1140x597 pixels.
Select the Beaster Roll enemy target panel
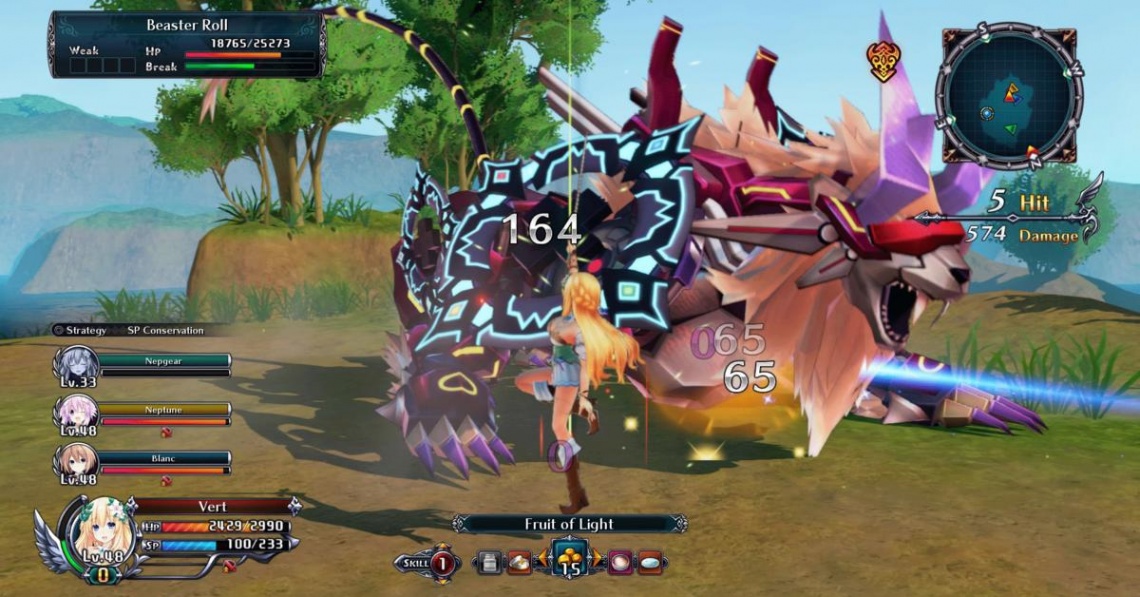click(187, 44)
